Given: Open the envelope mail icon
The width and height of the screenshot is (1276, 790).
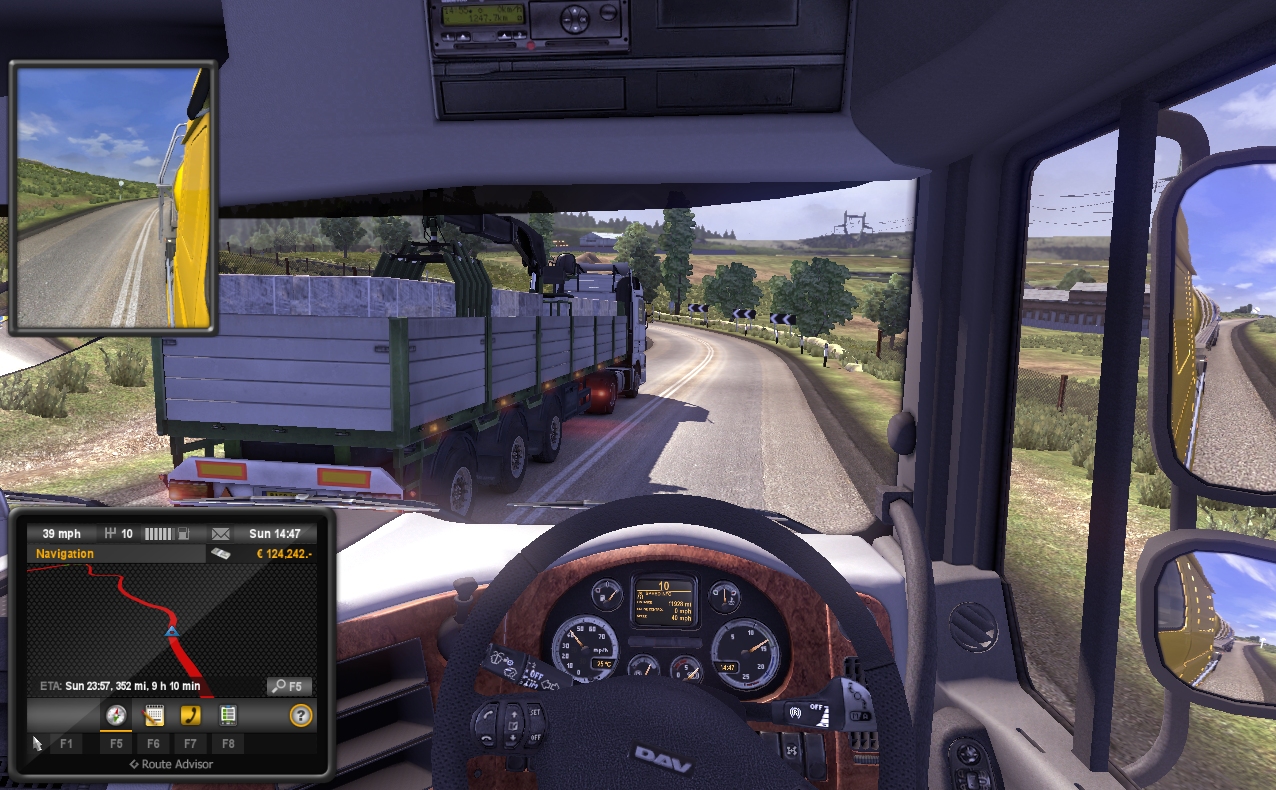Looking at the screenshot, I should 221,534.
